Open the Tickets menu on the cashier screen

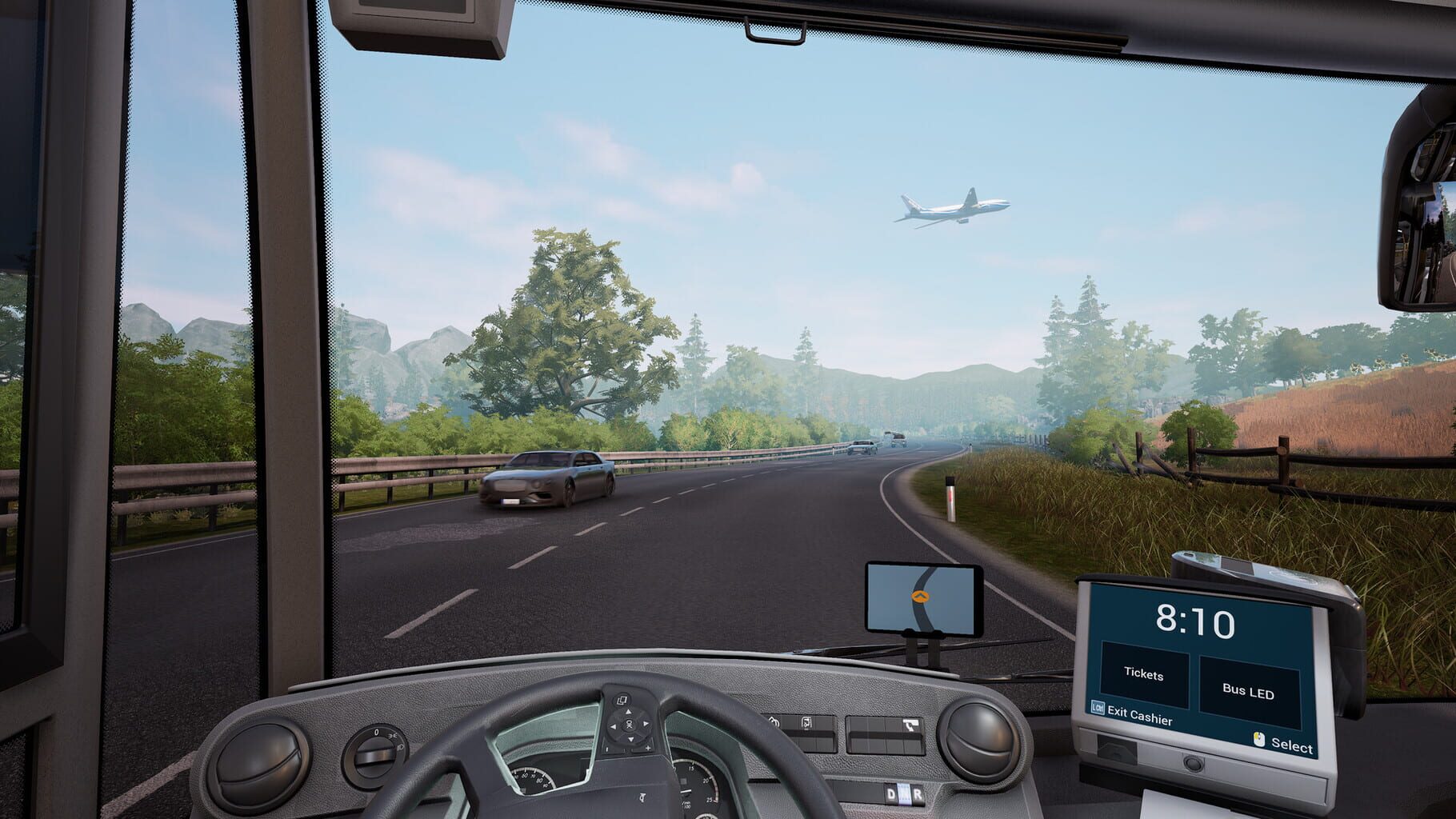point(1144,675)
